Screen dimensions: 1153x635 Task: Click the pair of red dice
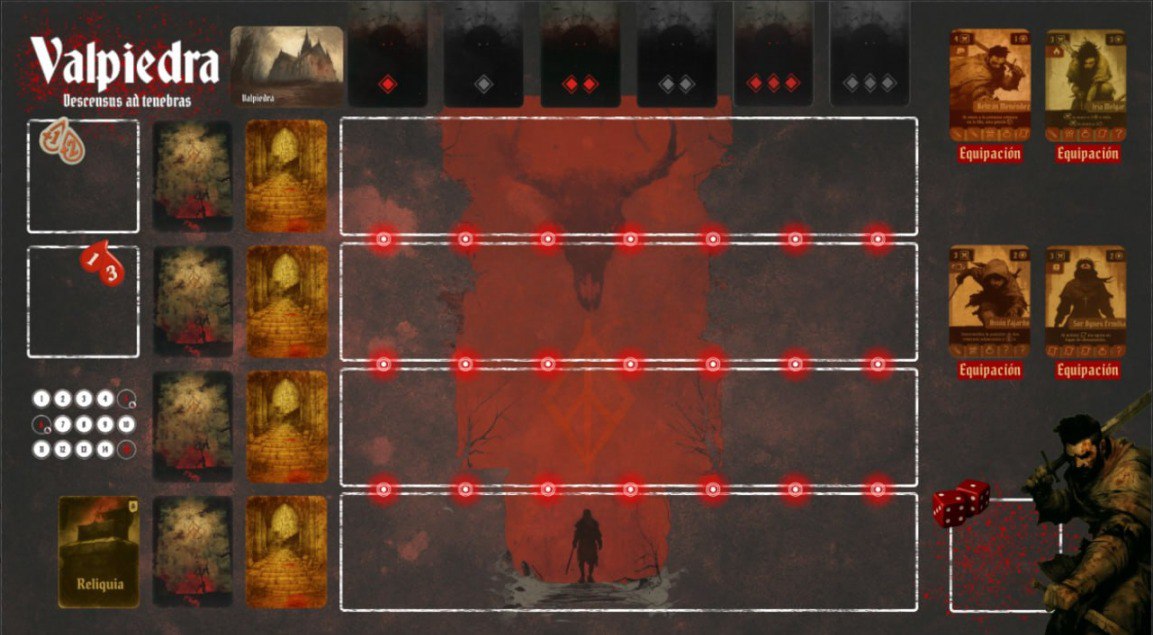pyautogui.click(x=961, y=502)
